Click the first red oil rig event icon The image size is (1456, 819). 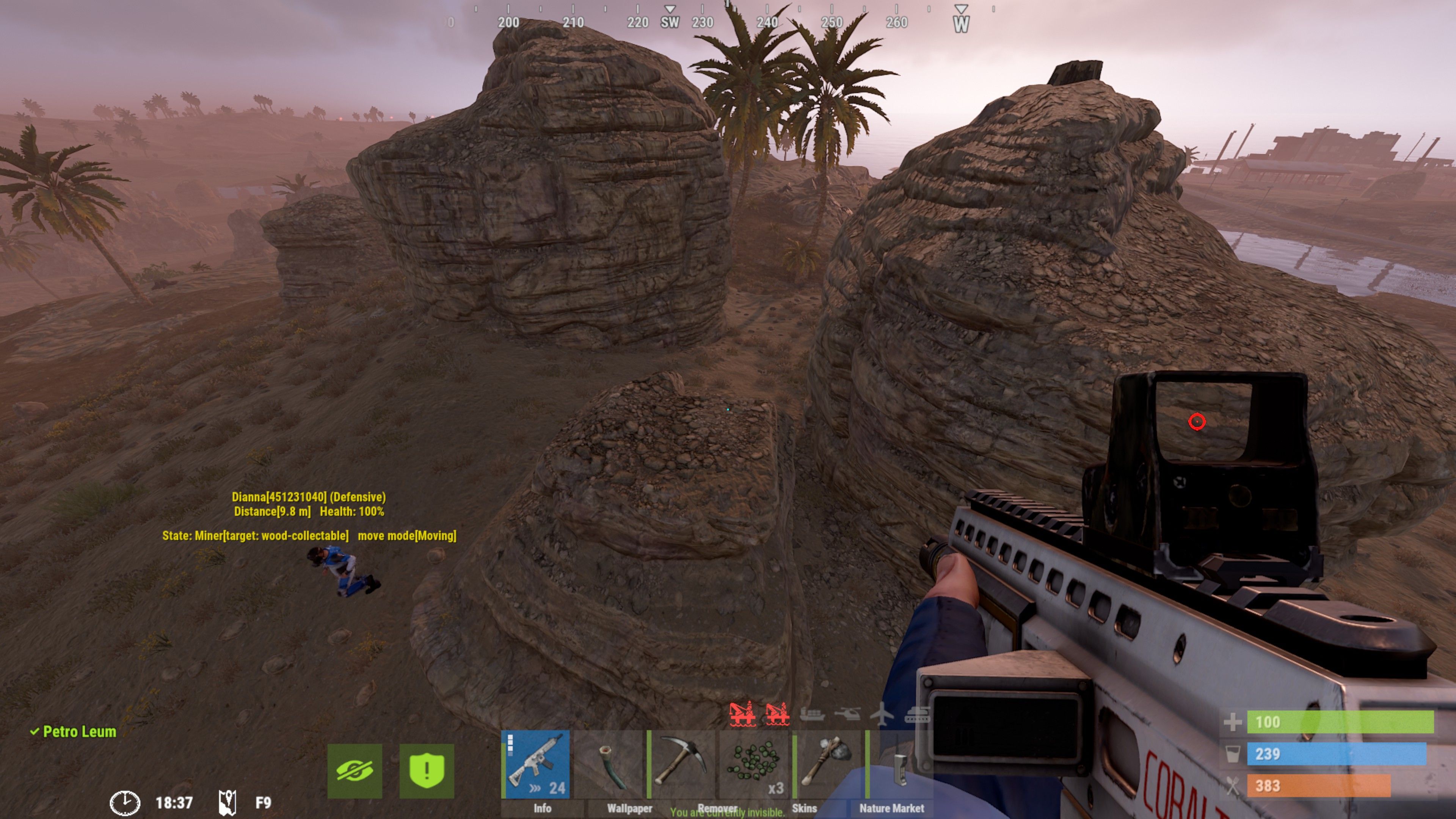tap(742, 714)
